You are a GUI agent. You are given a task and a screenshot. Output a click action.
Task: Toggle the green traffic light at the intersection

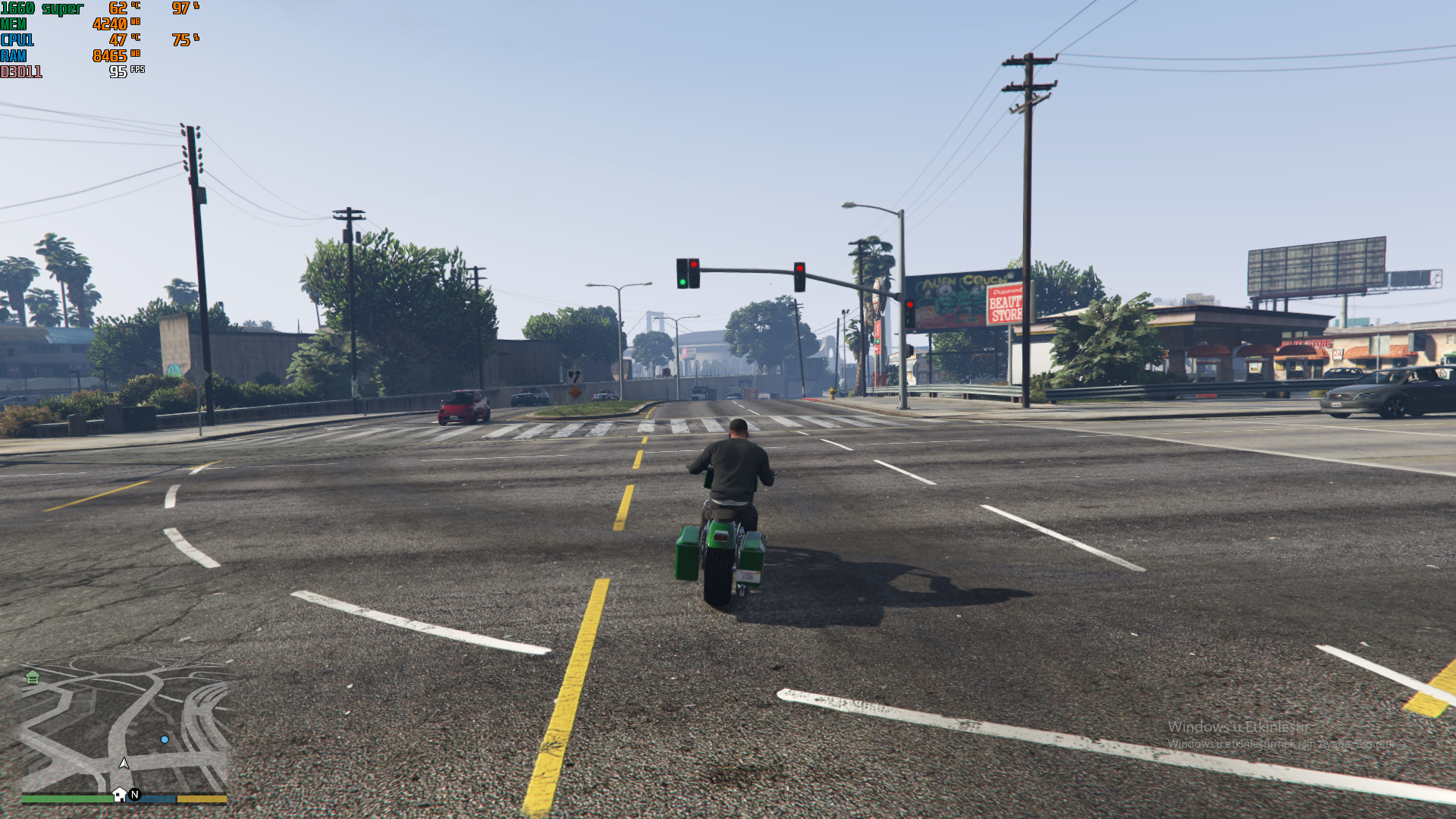coord(683,281)
